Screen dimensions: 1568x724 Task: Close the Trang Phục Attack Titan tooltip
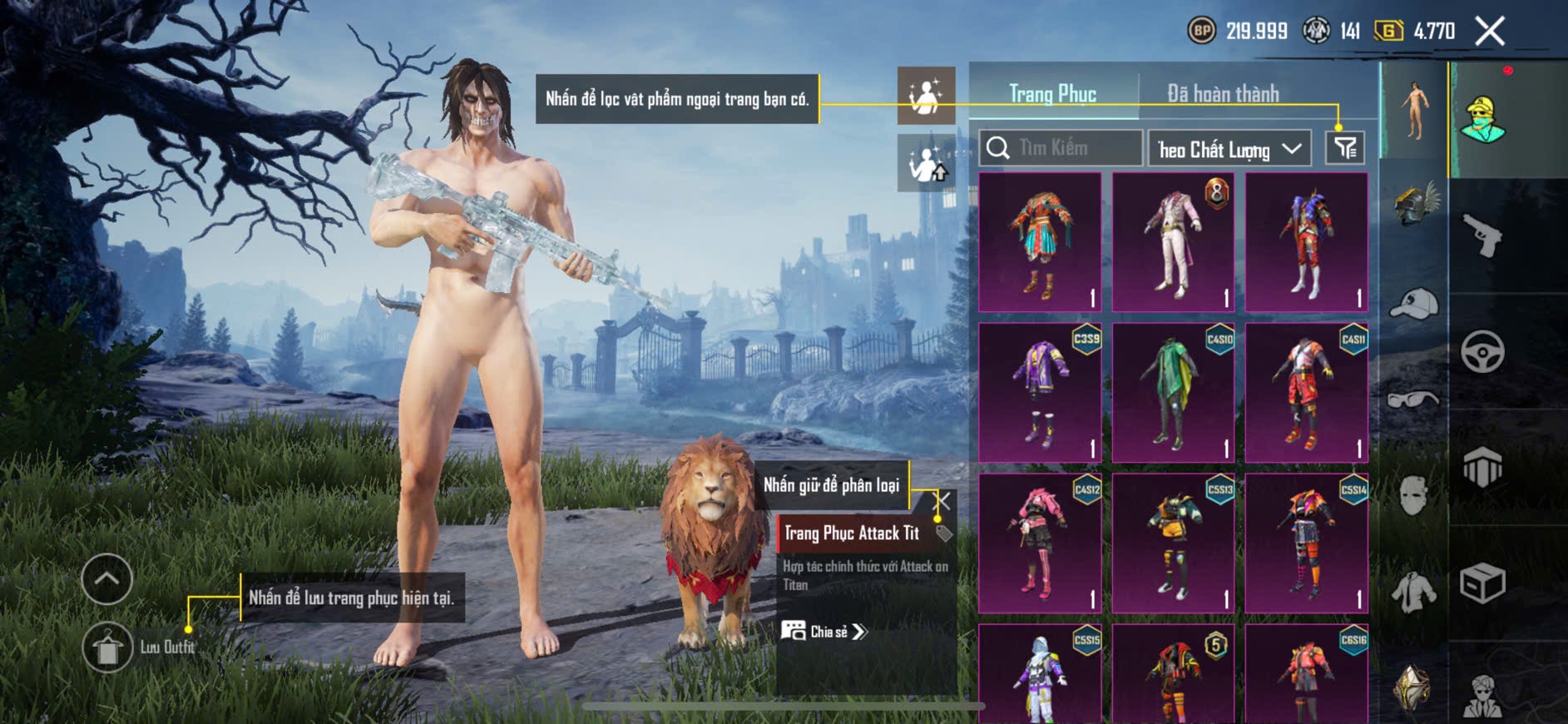[x=943, y=501]
